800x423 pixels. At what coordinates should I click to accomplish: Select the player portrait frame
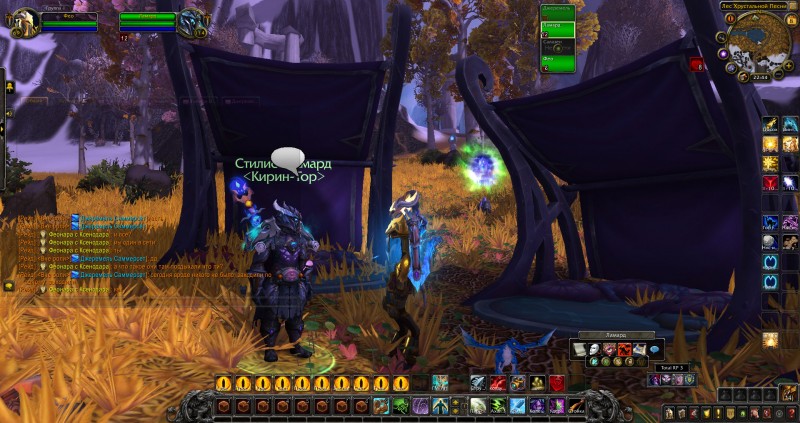[25, 21]
